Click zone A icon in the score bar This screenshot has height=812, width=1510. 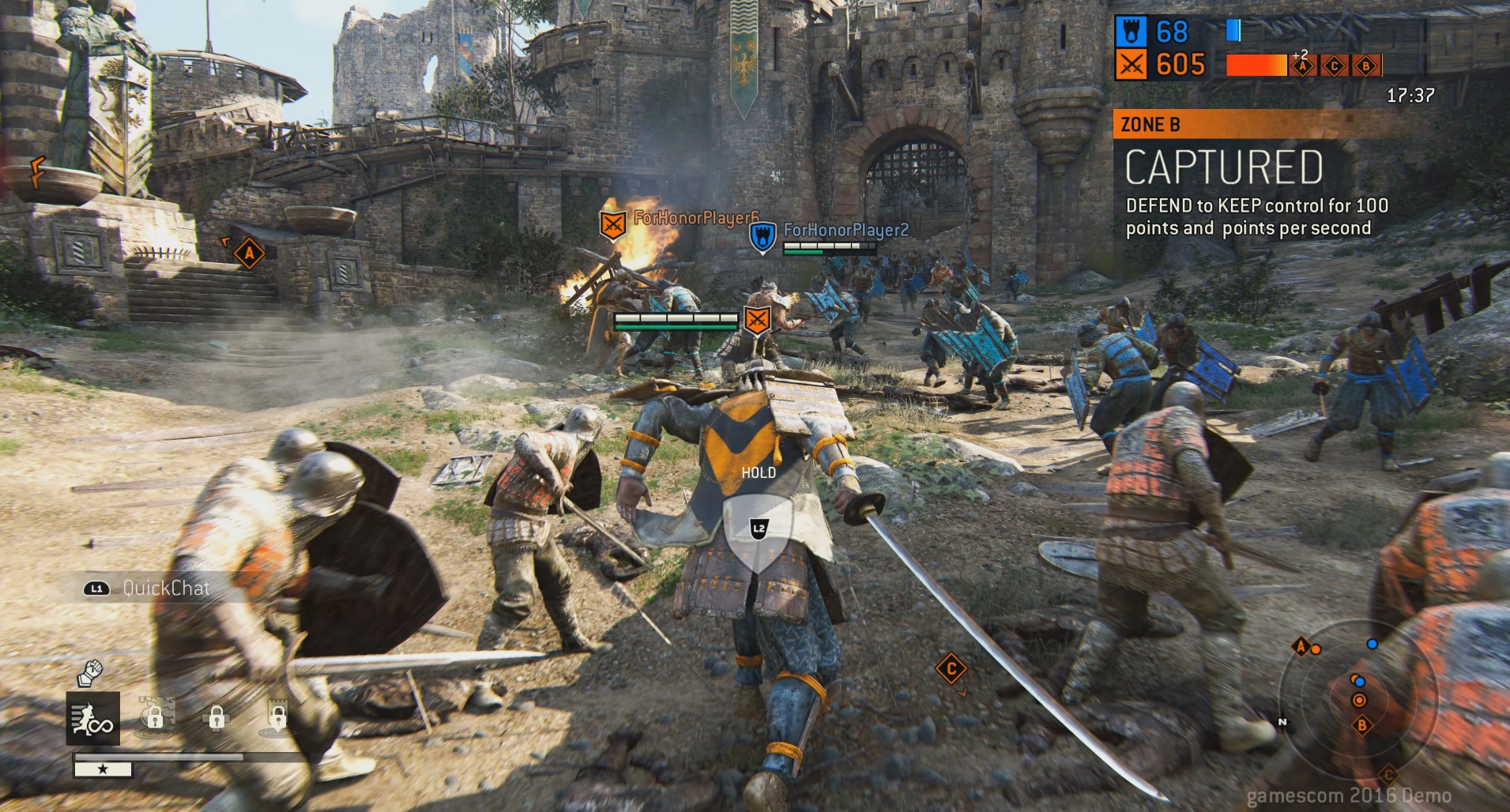pyautogui.click(x=1302, y=67)
